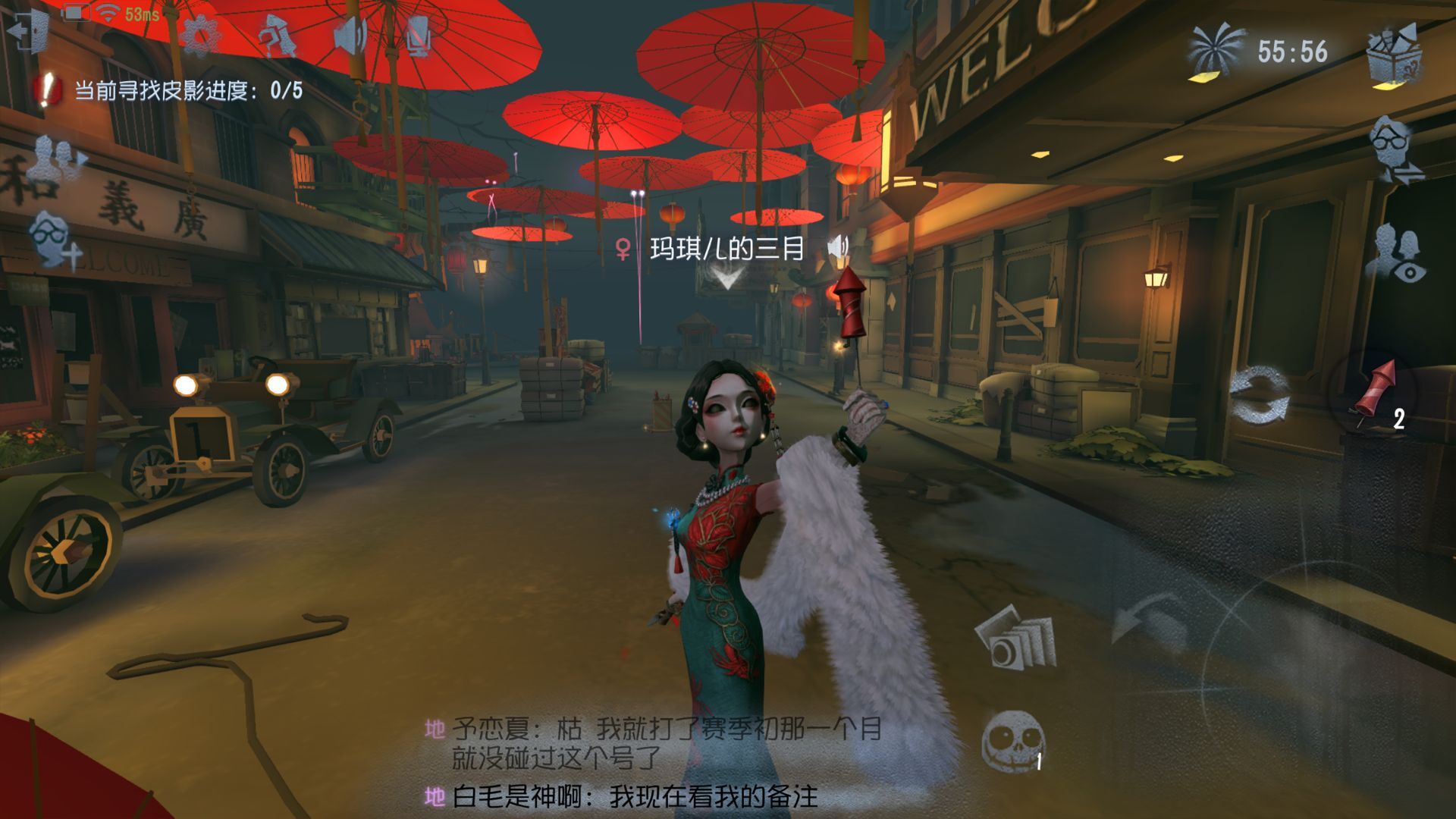This screenshot has width=1456, height=819.
Task: Open the gear settings menu
Action: coord(200,34)
